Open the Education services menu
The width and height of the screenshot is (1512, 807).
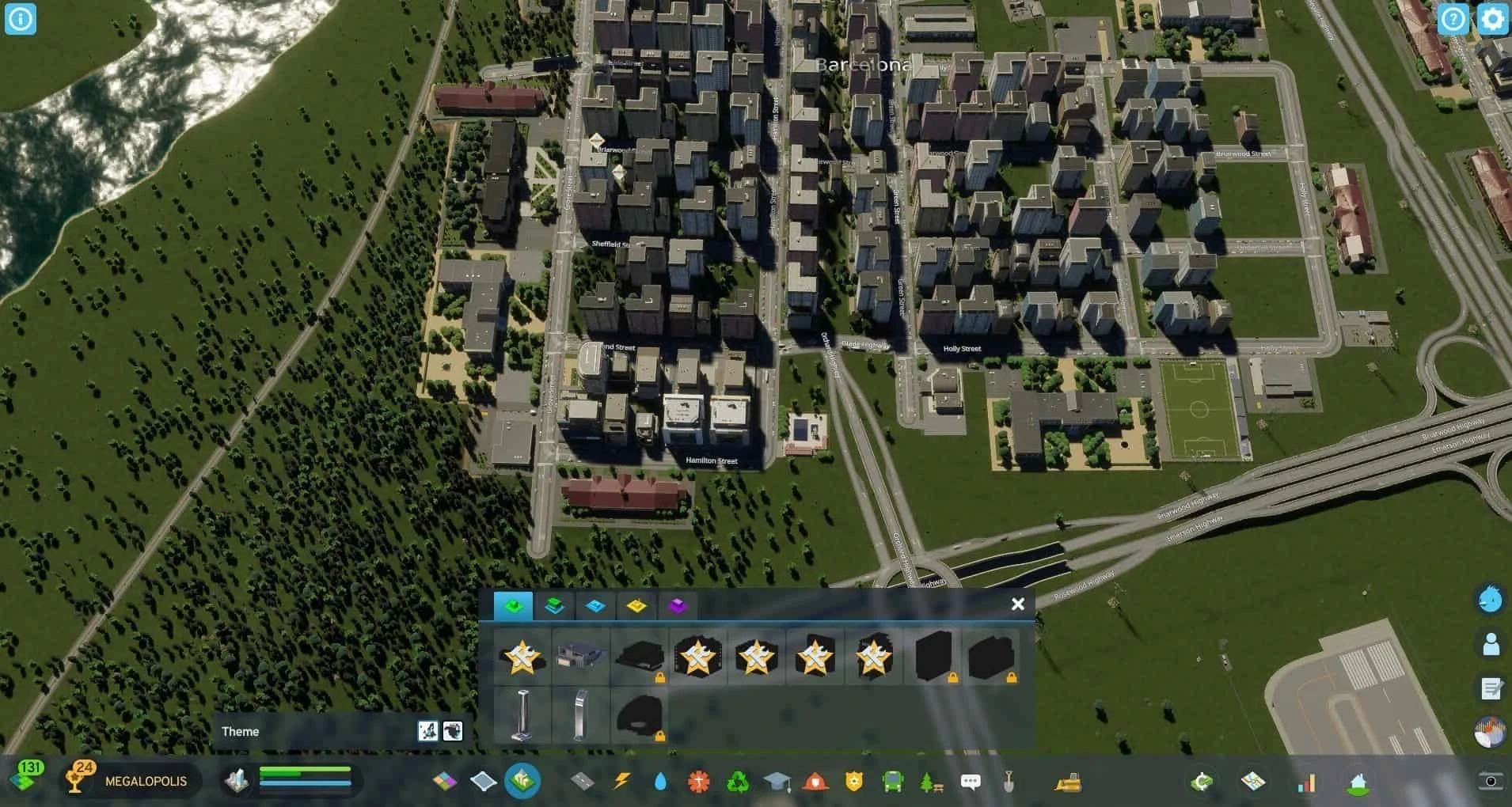click(777, 782)
